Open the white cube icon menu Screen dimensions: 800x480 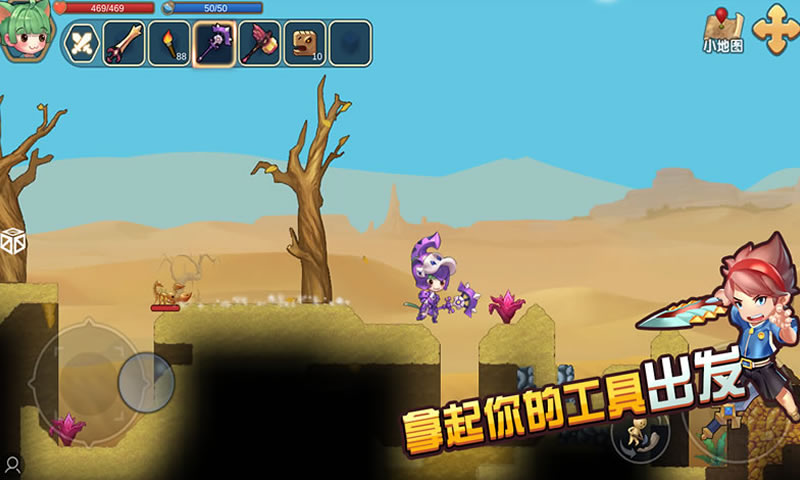pyautogui.click(x=13, y=241)
